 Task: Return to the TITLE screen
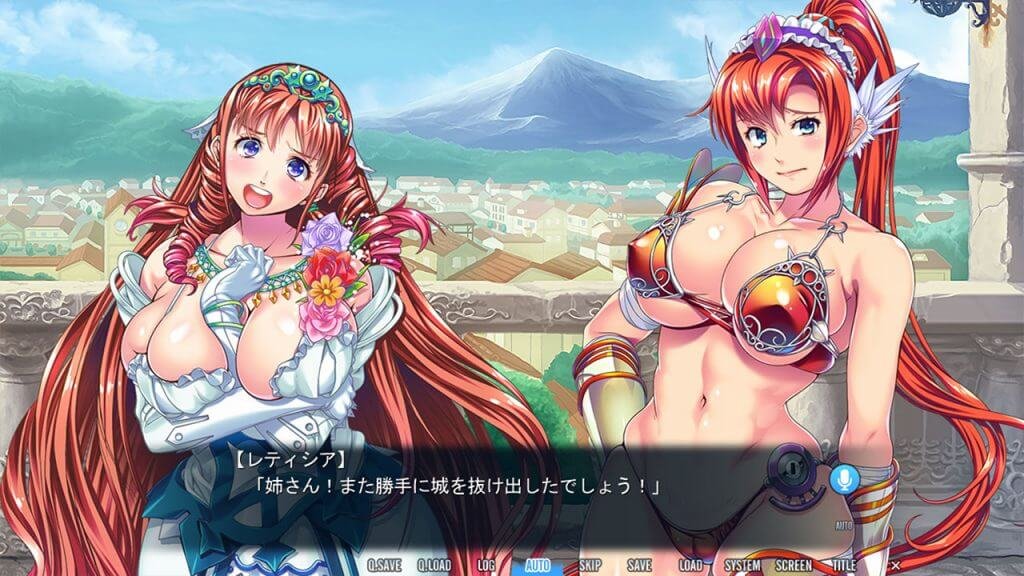(x=845, y=565)
